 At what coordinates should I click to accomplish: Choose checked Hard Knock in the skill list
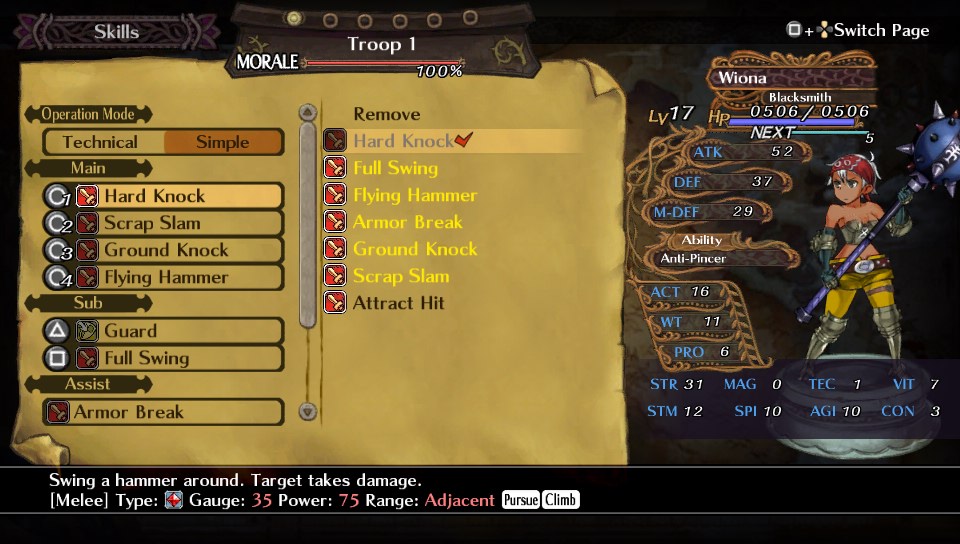403,141
